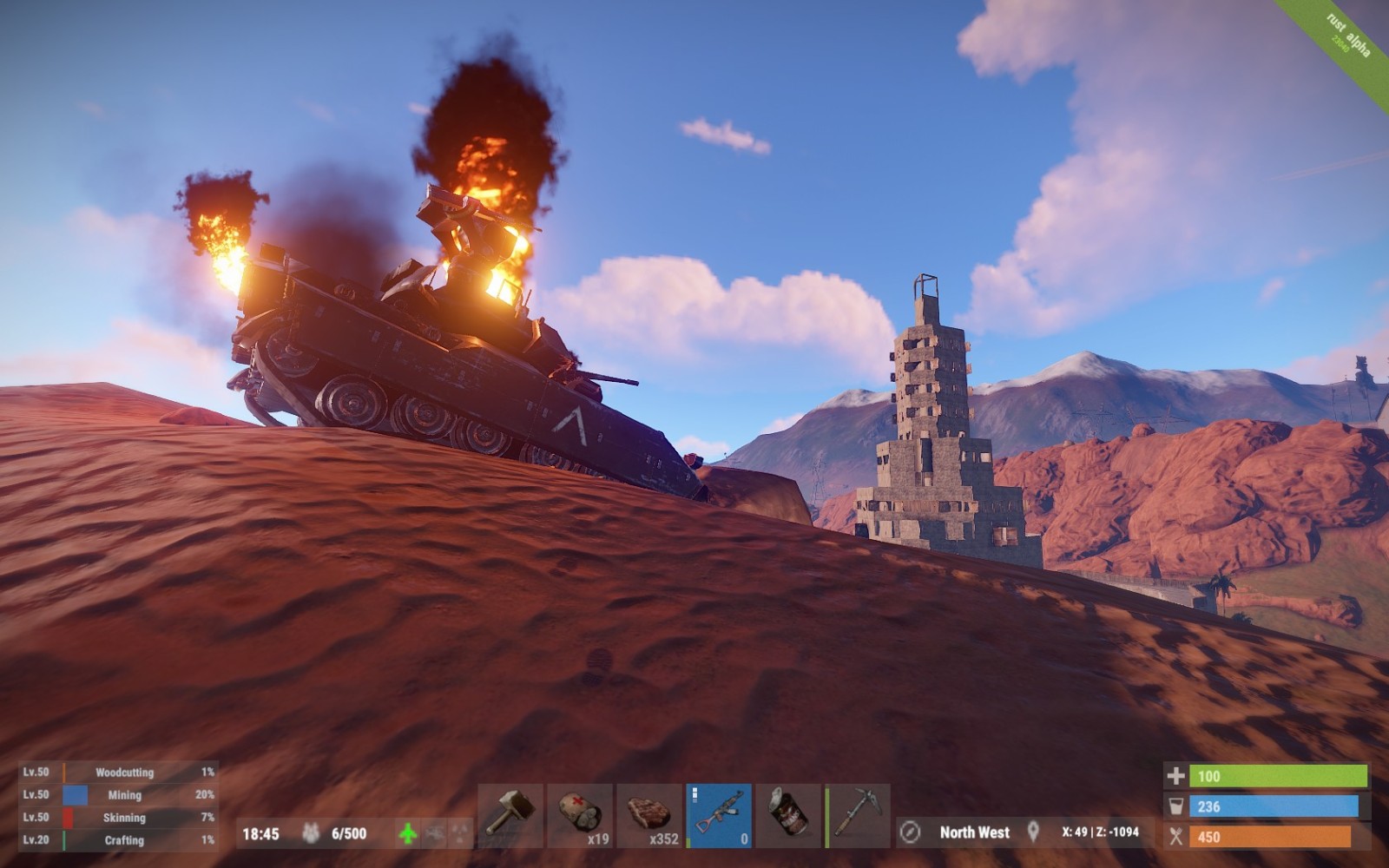Equip the assault rifle in the hotbar
The width and height of the screenshot is (1389, 868).
tap(719, 816)
